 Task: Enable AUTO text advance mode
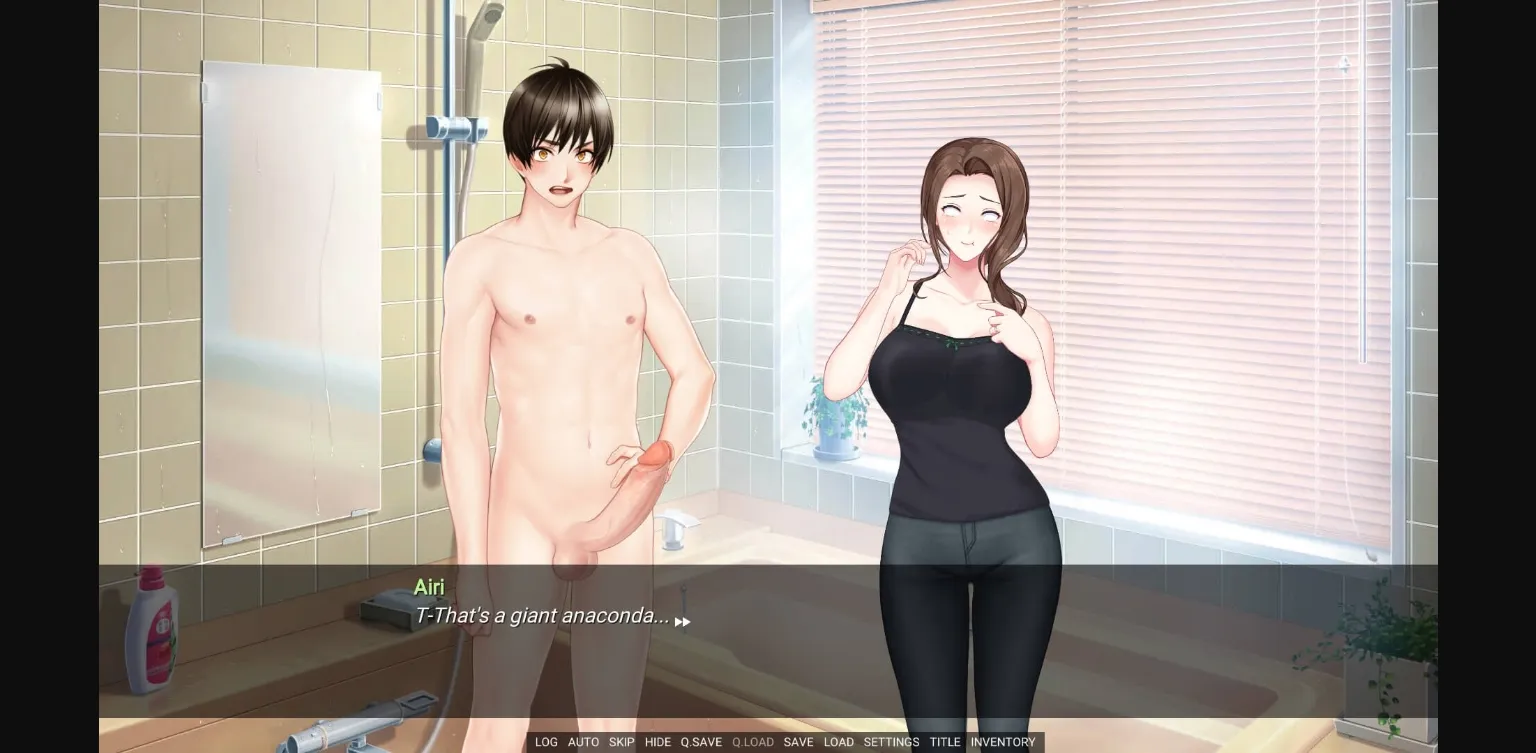click(x=584, y=742)
